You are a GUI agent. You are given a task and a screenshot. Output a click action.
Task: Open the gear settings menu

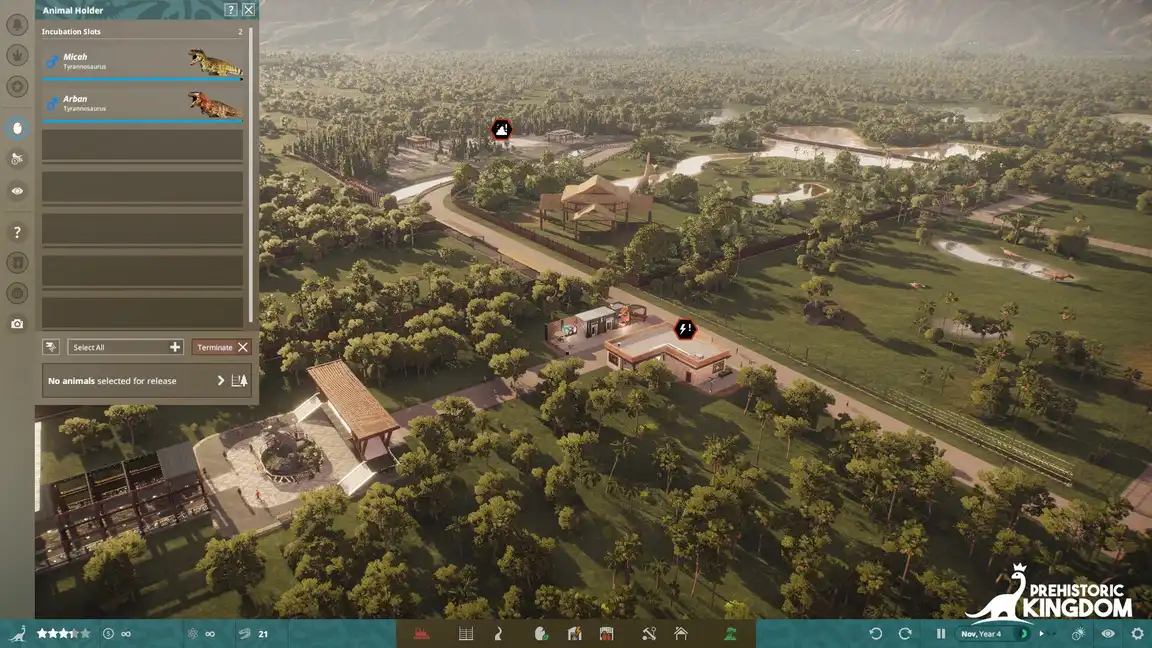coord(1137,633)
